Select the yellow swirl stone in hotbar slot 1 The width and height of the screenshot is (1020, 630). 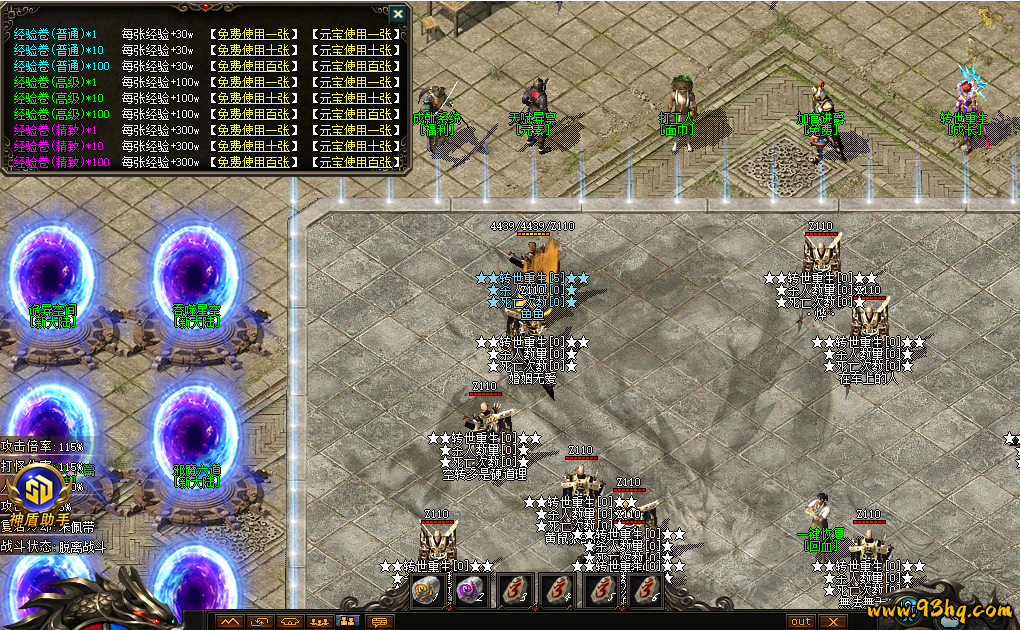tap(425, 591)
